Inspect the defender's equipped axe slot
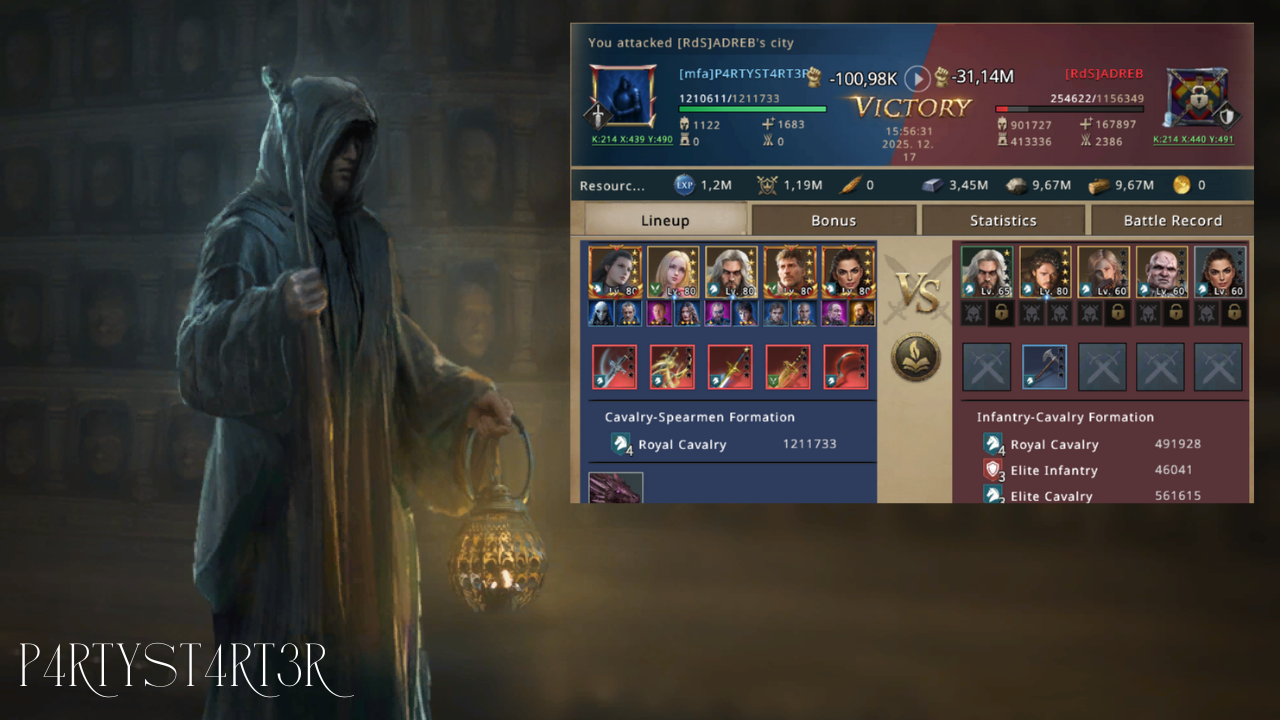The image size is (1280, 720). [1045, 367]
